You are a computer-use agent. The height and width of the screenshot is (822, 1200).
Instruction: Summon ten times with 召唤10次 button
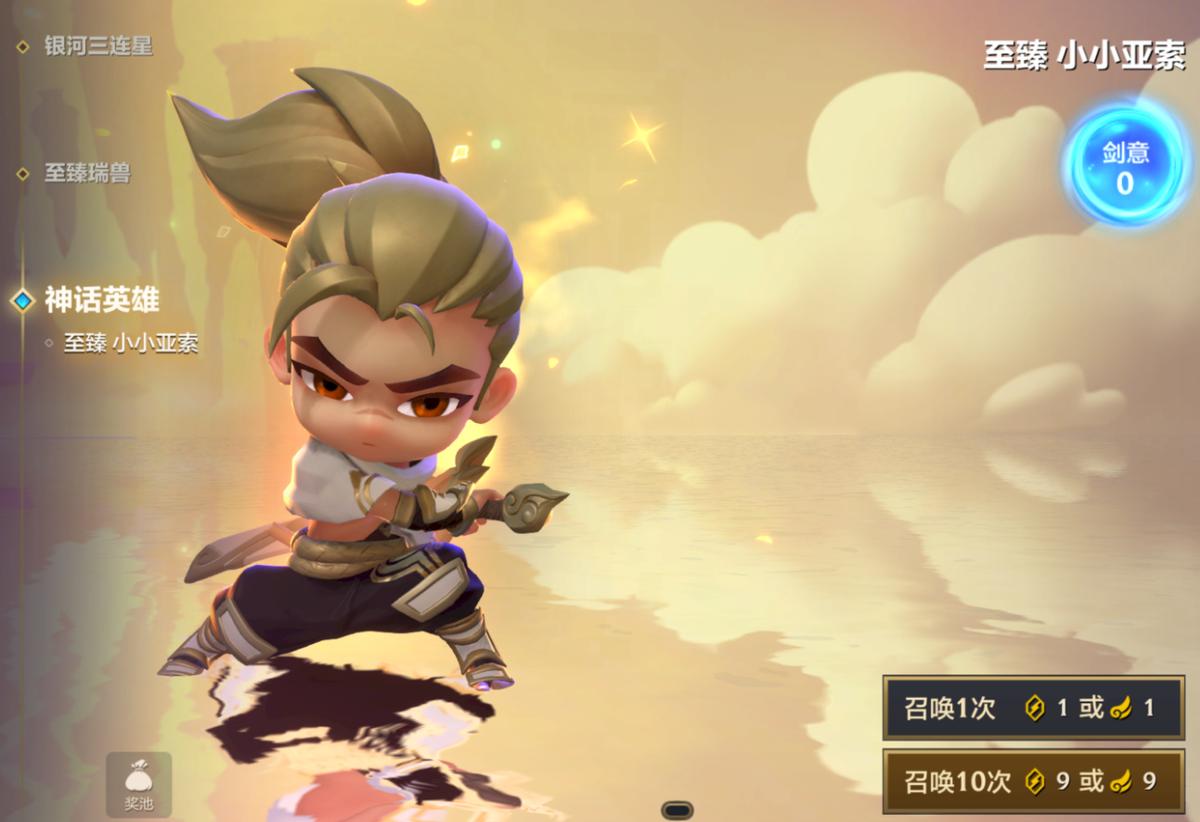(1033, 781)
